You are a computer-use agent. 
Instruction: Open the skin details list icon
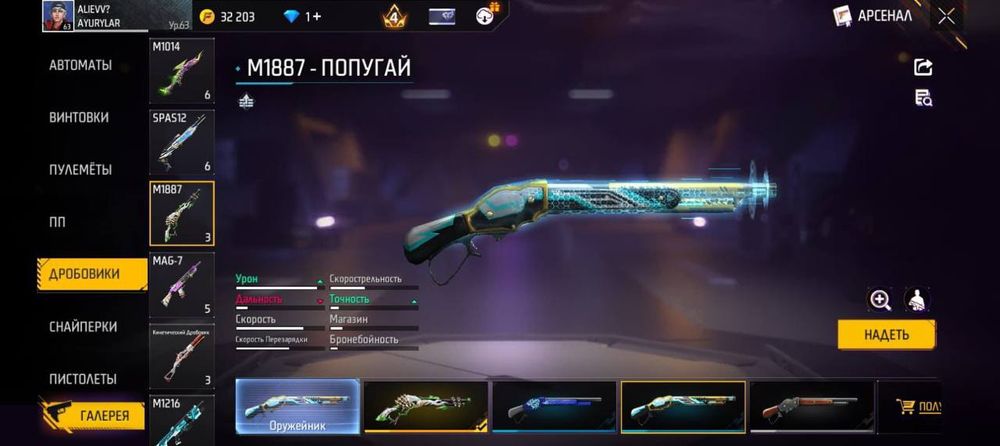point(923,97)
